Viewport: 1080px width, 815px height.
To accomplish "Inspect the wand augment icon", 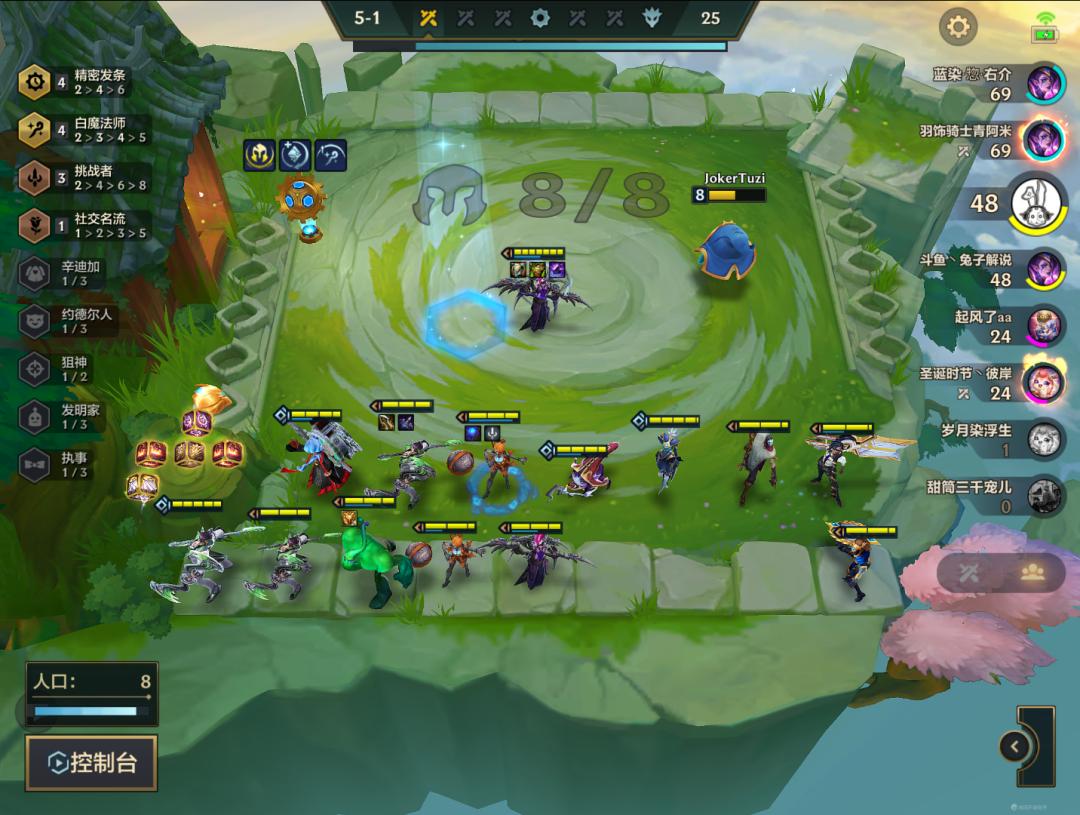I will coord(331,155).
